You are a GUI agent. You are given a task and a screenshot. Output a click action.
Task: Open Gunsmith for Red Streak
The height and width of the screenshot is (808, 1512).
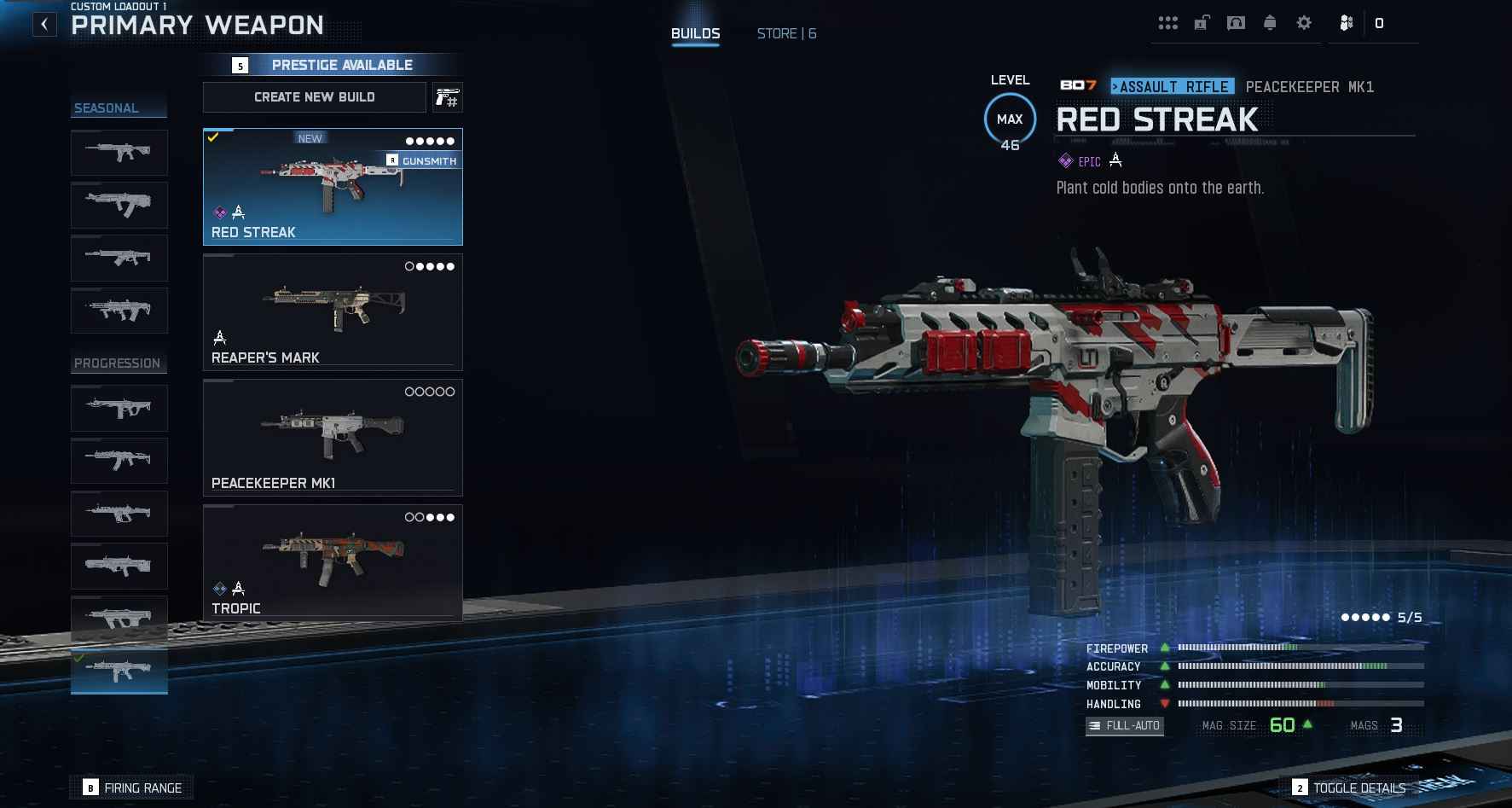(x=423, y=160)
